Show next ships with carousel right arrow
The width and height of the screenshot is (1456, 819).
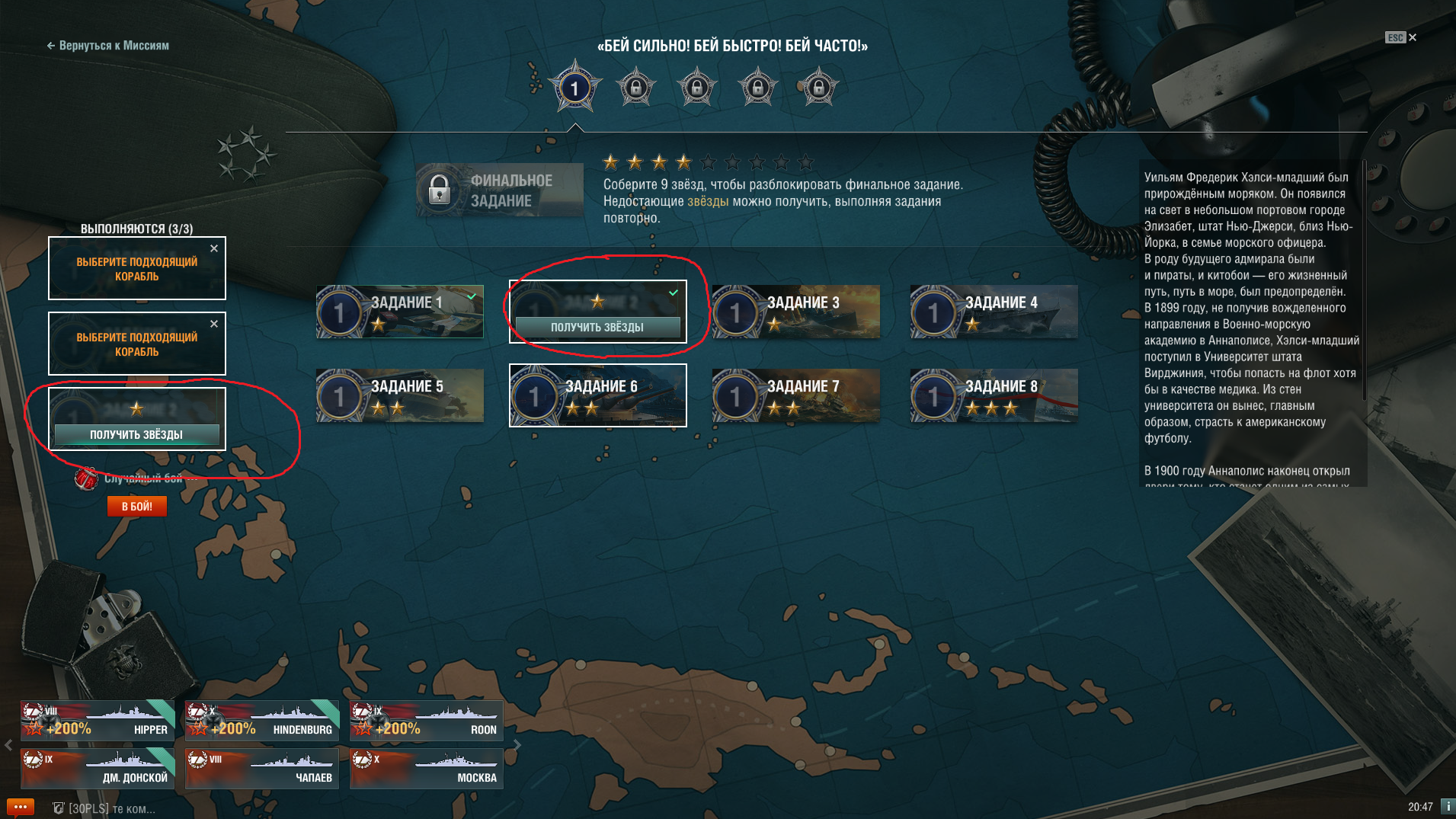[517, 745]
